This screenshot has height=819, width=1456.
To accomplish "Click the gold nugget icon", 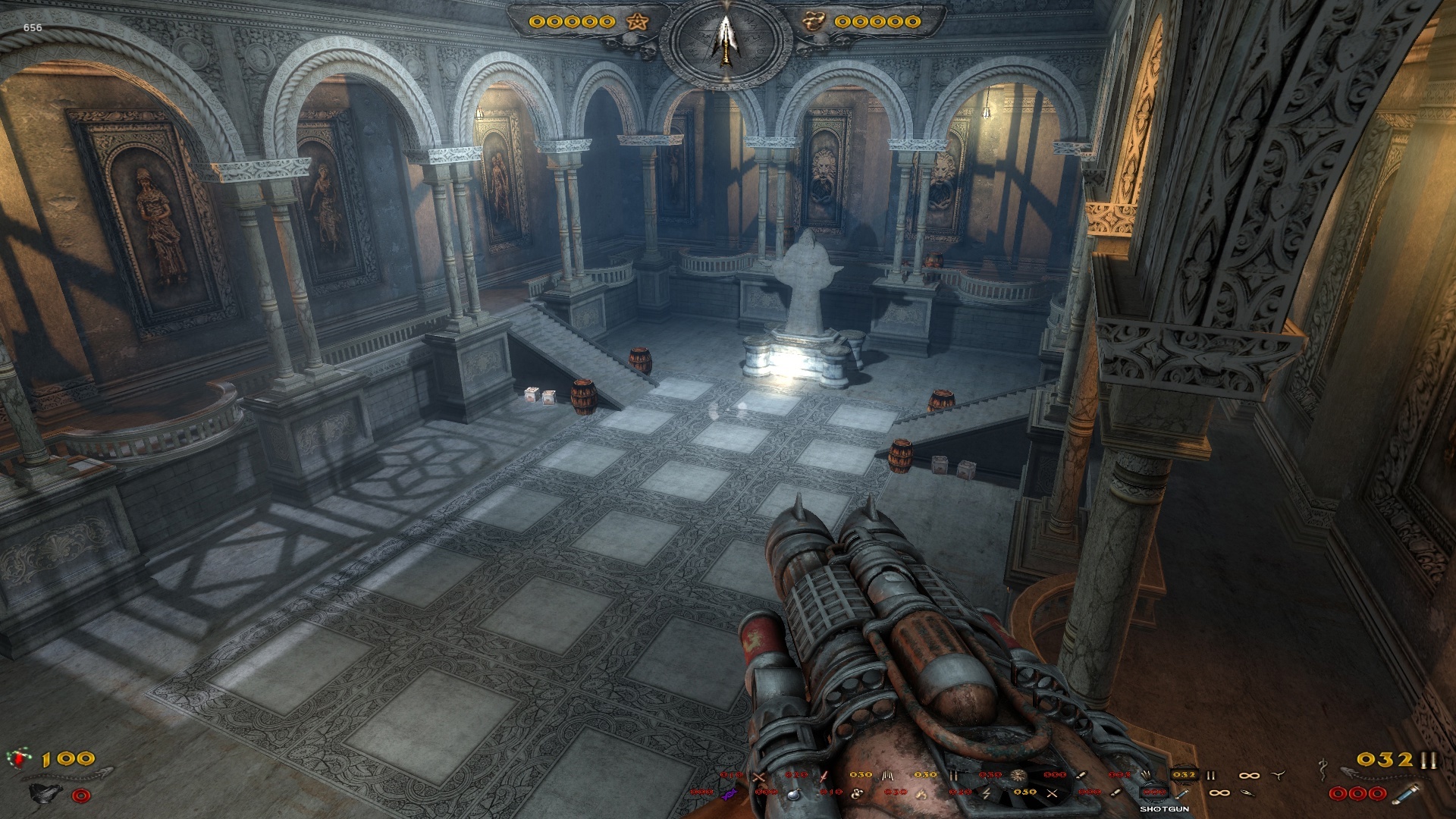I will pyautogui.click(x=814, y=21).
